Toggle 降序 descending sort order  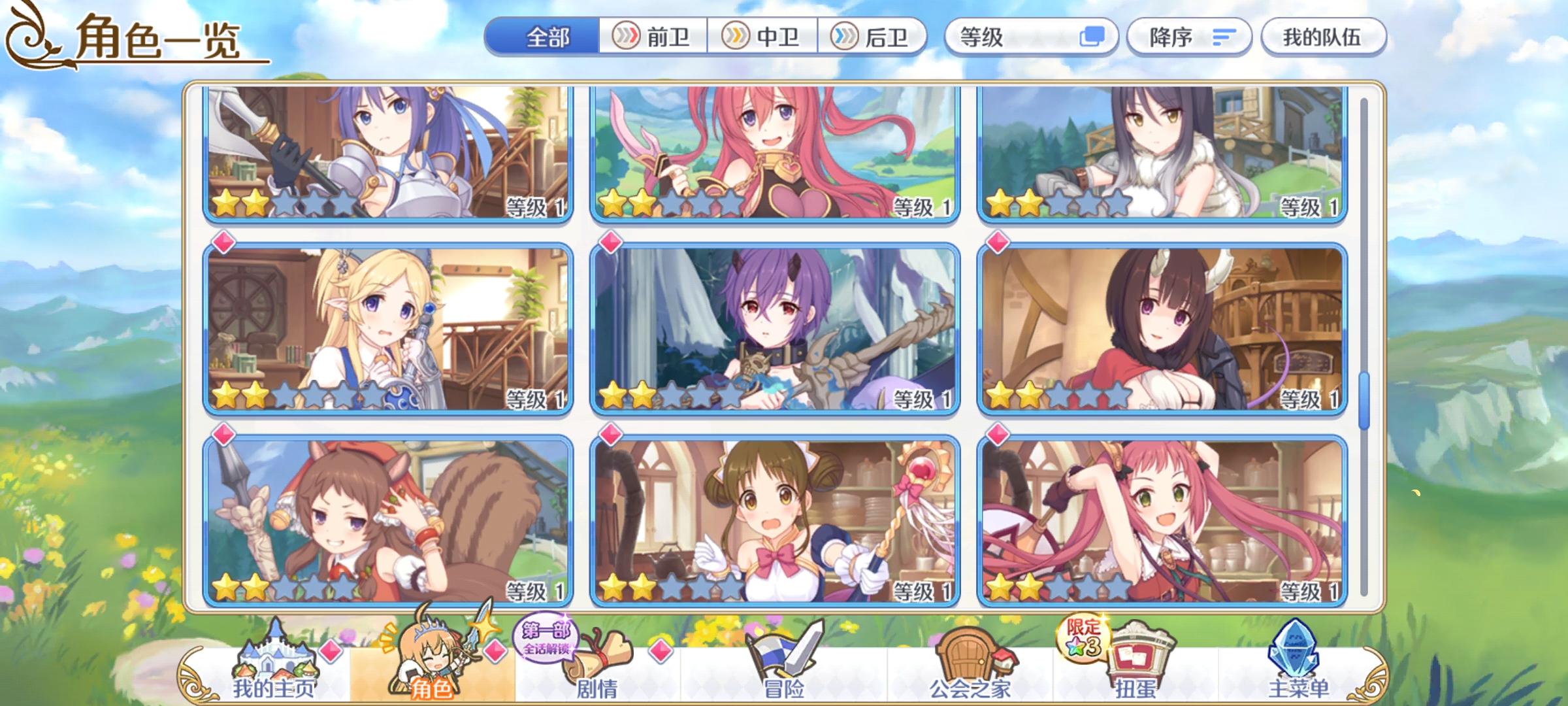[x=1189, y=37]
